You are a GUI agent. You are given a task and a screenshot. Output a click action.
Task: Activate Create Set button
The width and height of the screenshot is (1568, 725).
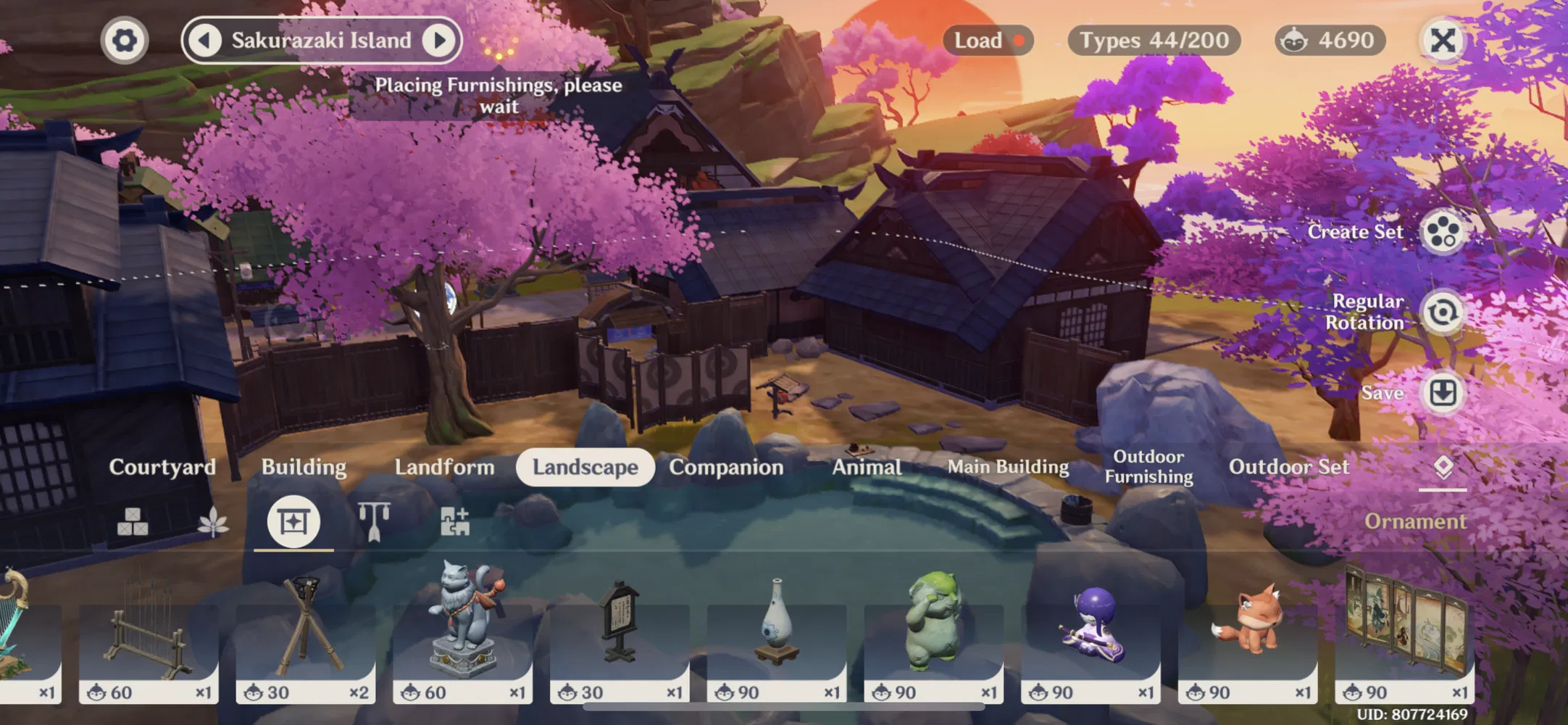tap(1442, 232)
